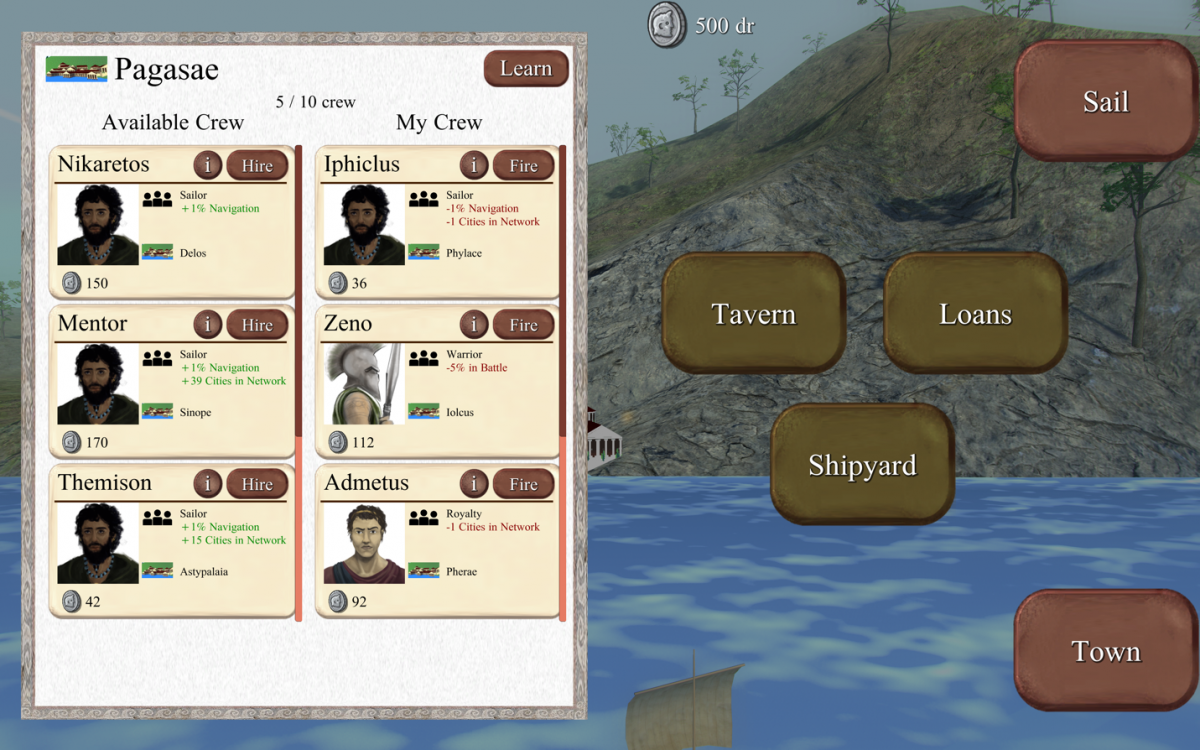Viewport: 1200px width, 750px height.
Task: Hire Themison from Astypalaia
Action: click(257, 484)
